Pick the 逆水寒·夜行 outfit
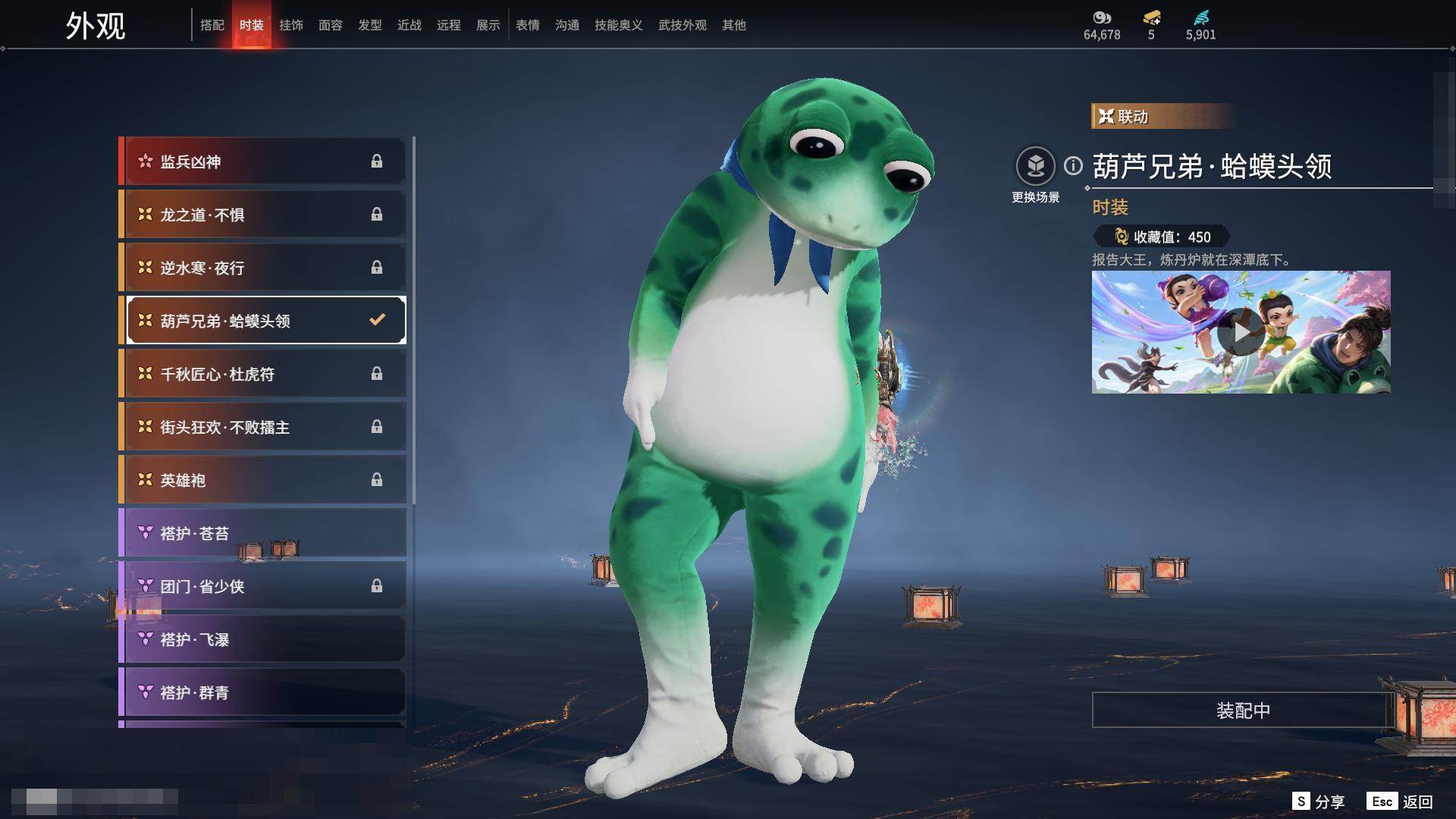Screen dimensions: 1456x819 (x=263, y=268)
